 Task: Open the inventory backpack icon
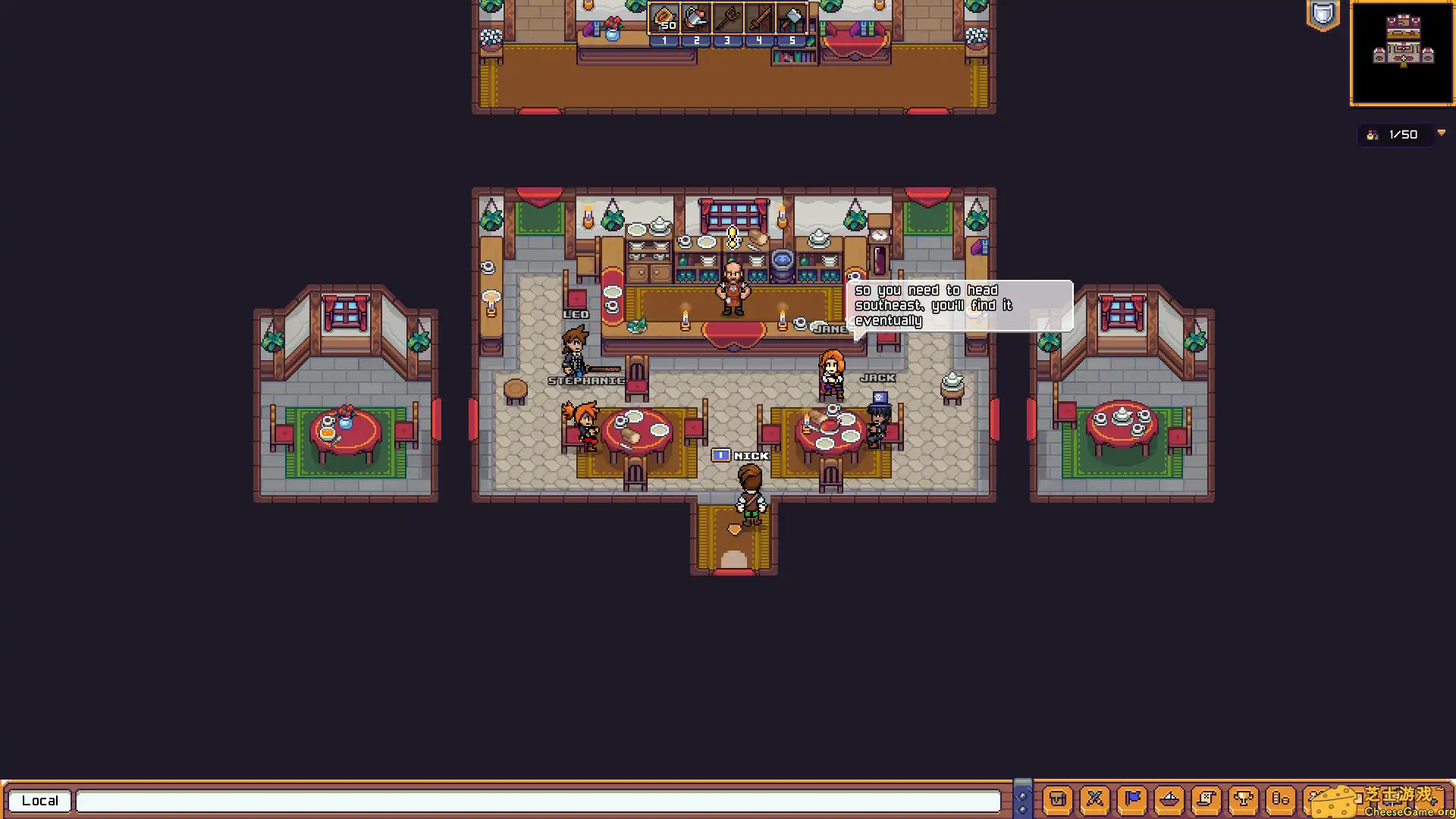coord(1058,799)
